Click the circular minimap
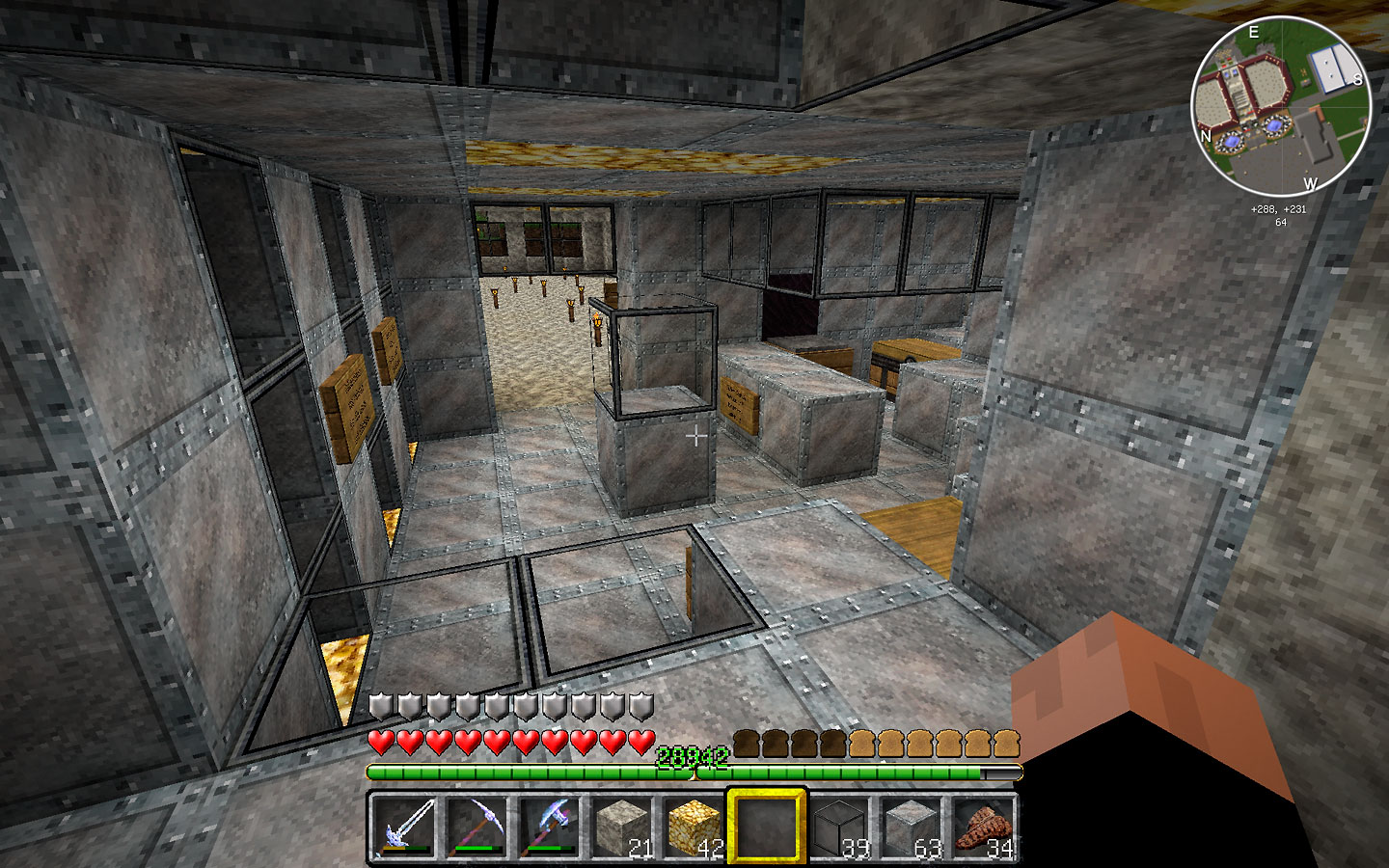Image resolution: width=1389 pixels, height=868 pixels. point(1280,106)
